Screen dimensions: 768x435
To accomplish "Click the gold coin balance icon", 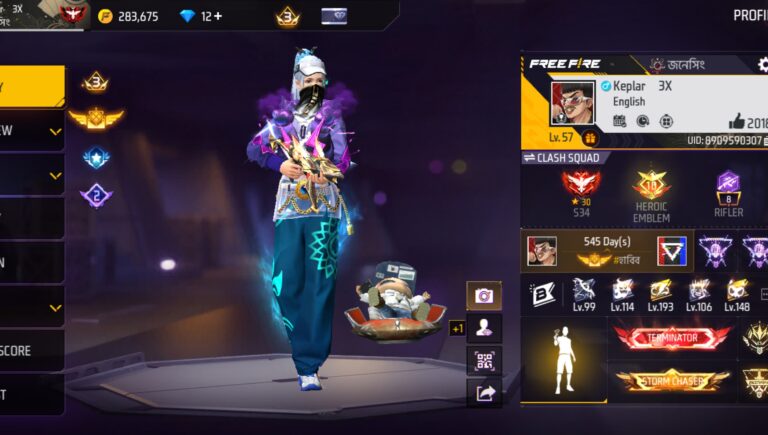I will coord(106,16).
